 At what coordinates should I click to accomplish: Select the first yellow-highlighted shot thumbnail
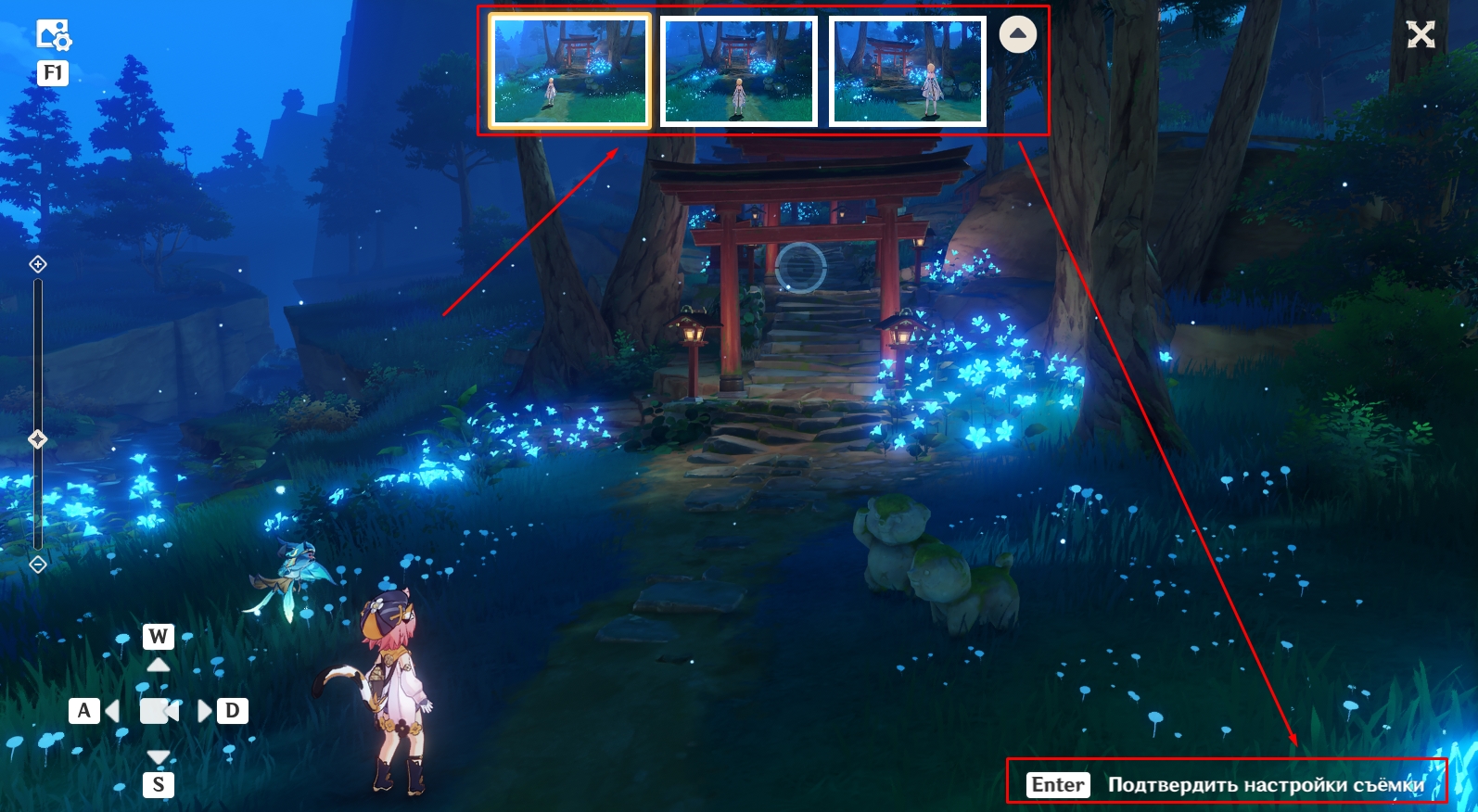point(569,71)
